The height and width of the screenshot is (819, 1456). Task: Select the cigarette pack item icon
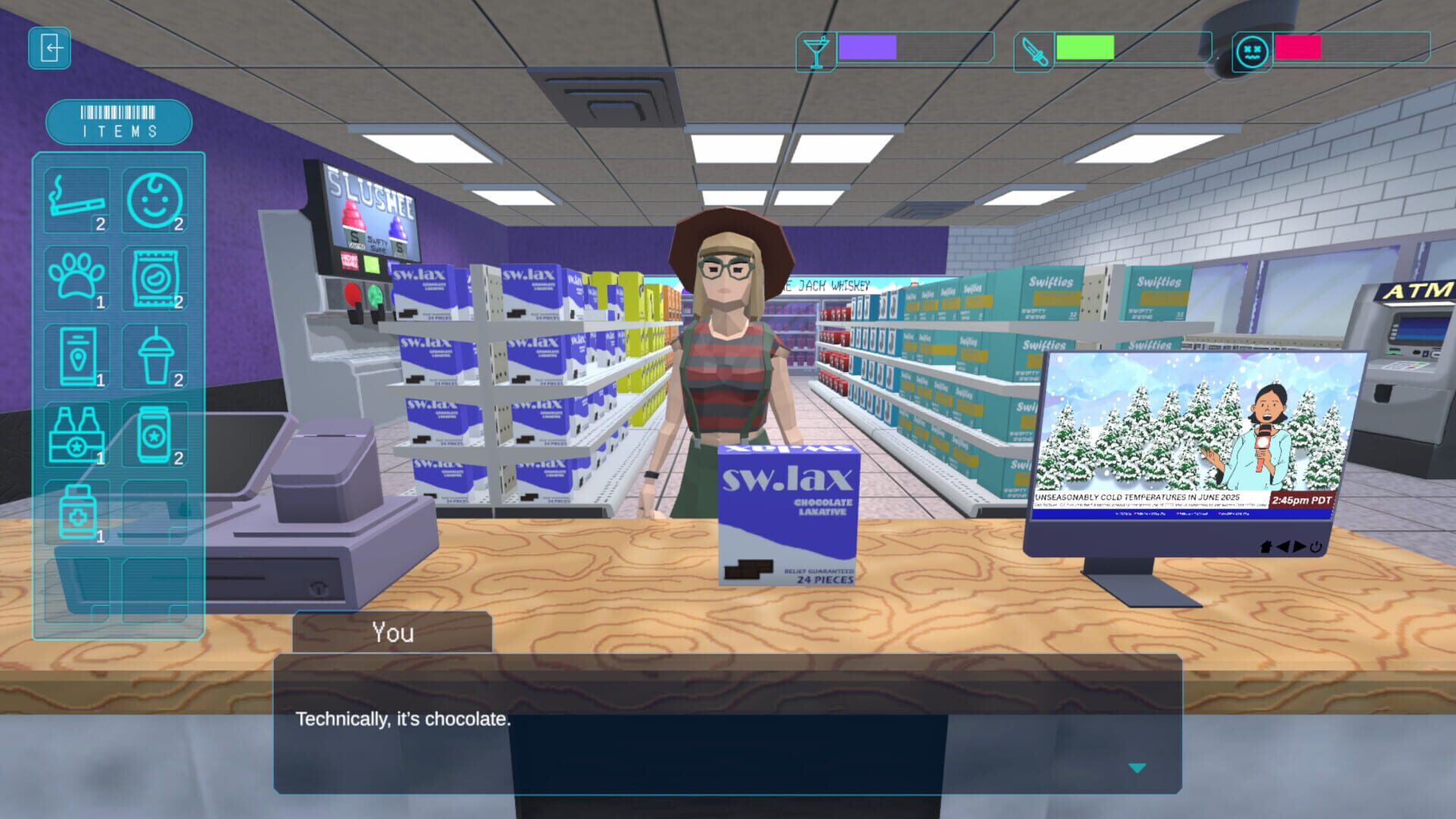pos(76,201)
